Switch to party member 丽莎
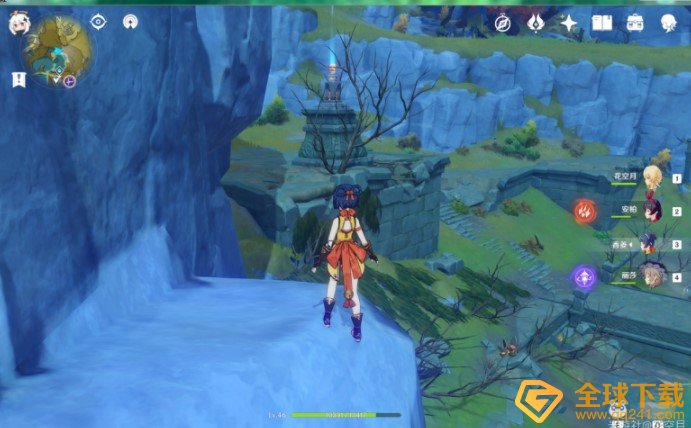The image size is (691, 428). [x=651, y=274]
